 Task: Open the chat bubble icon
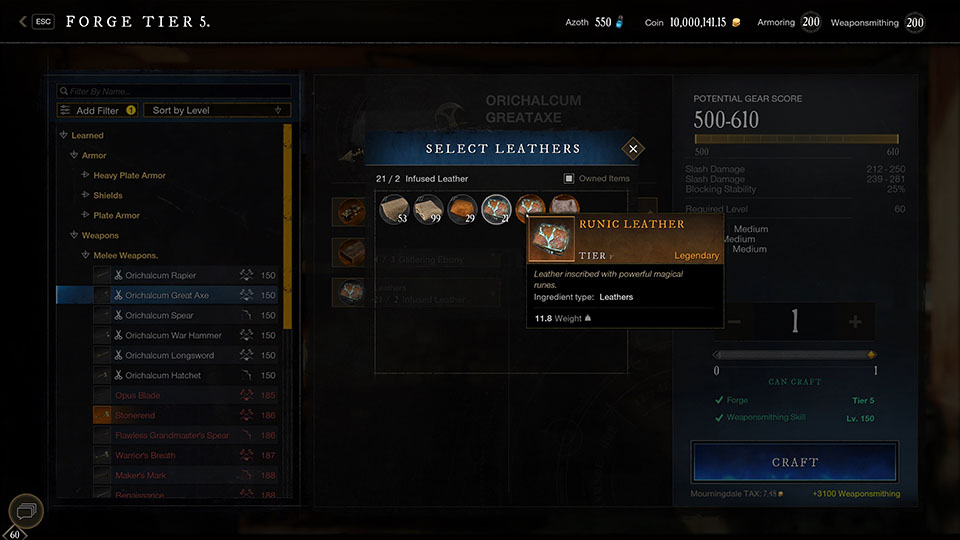25,511
